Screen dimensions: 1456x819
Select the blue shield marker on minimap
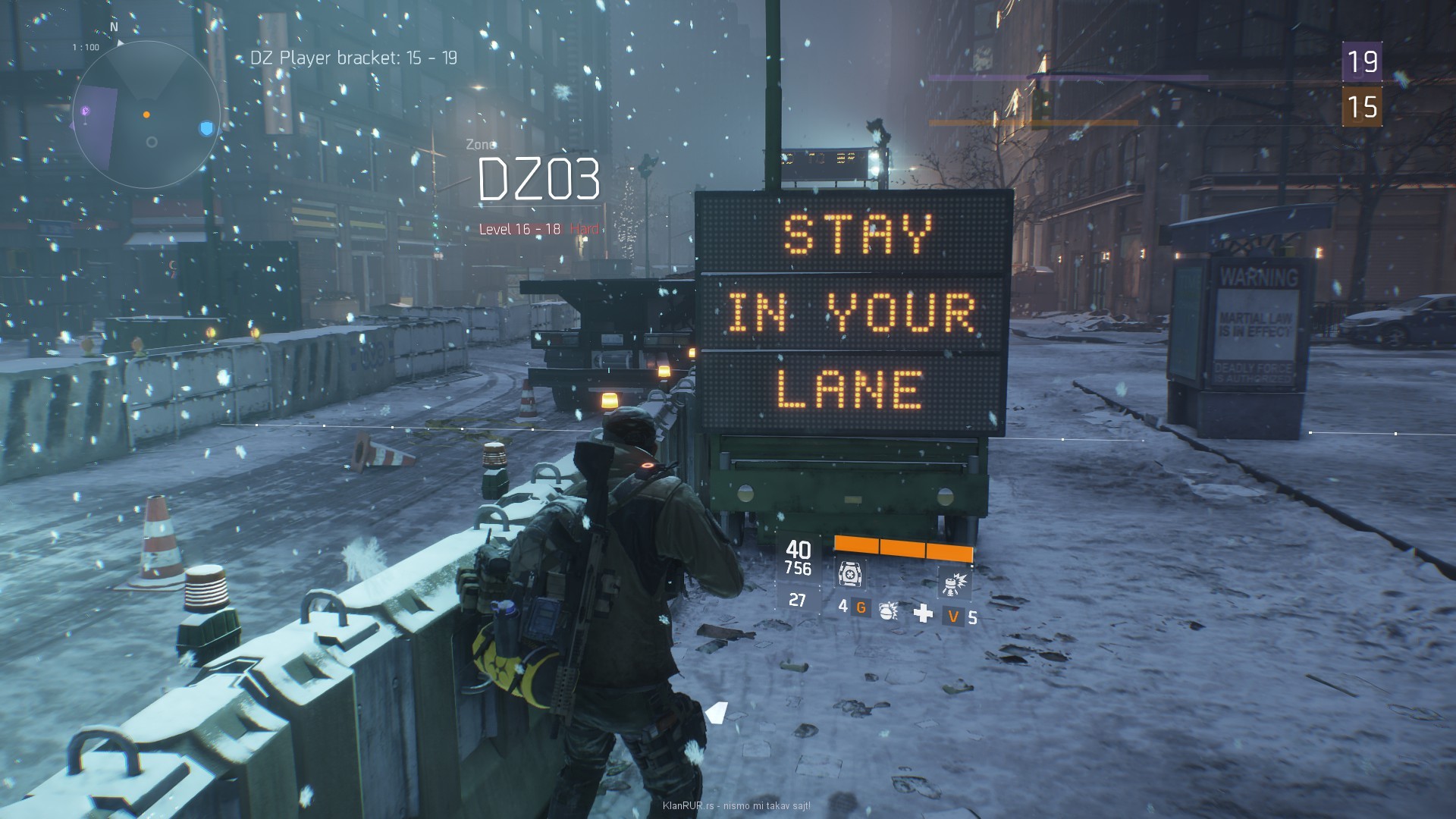[206, 128]
